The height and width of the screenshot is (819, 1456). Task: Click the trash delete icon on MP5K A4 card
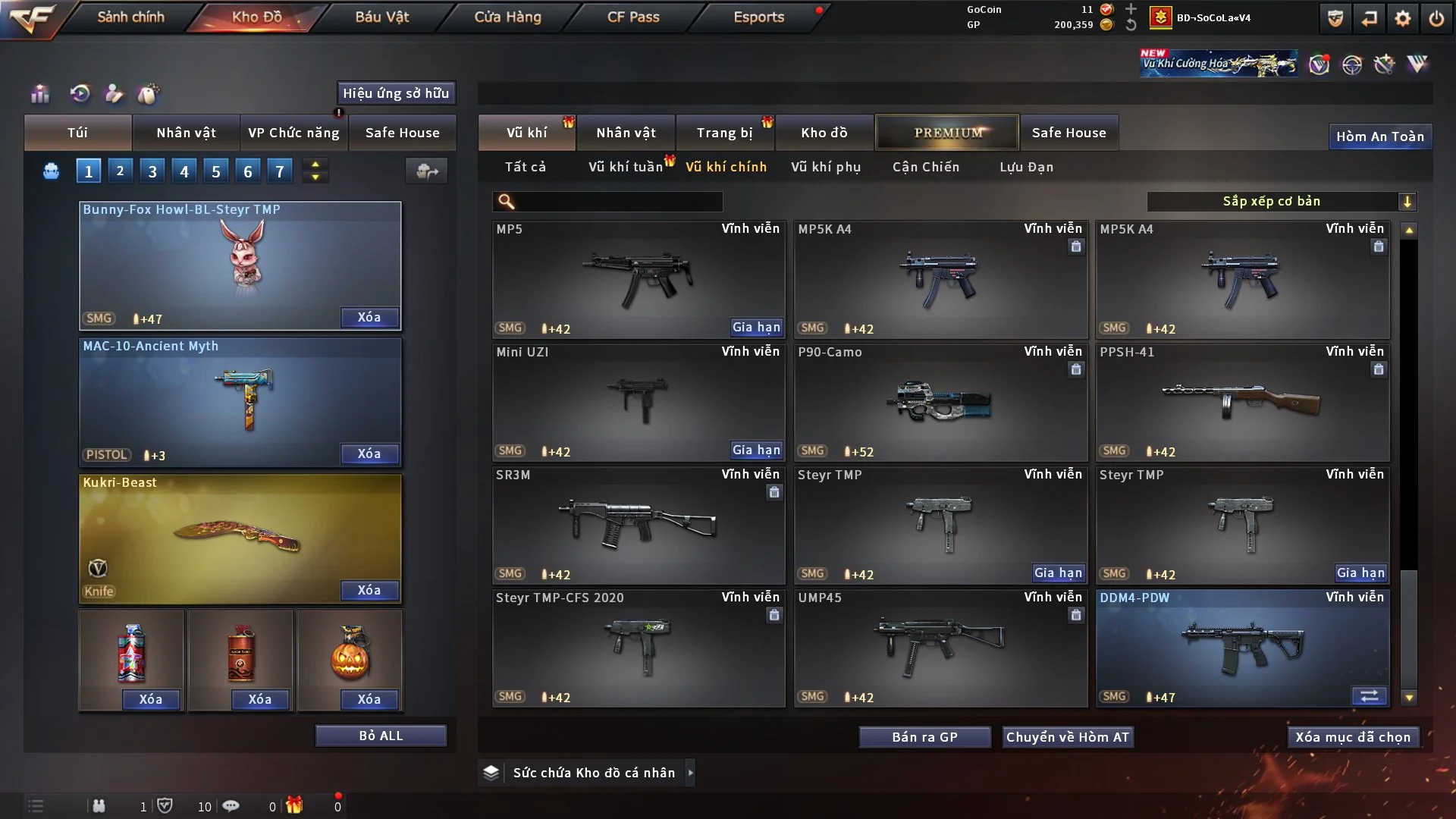tap(1076, 247)
